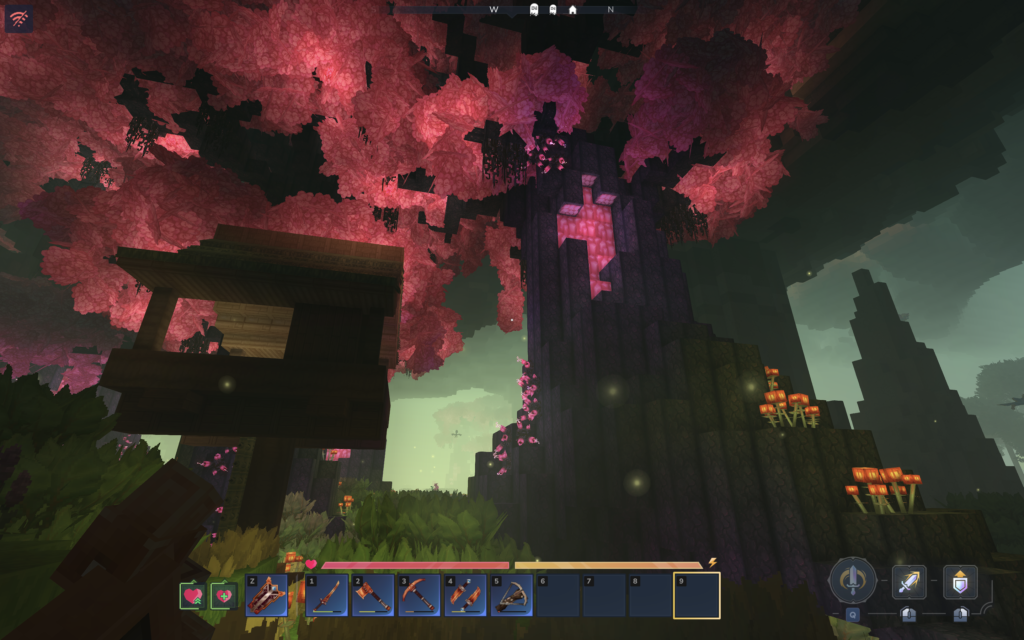1024x640 pixels.
Task: Use the glowing sword strike ability
Action: click(909, 581)
